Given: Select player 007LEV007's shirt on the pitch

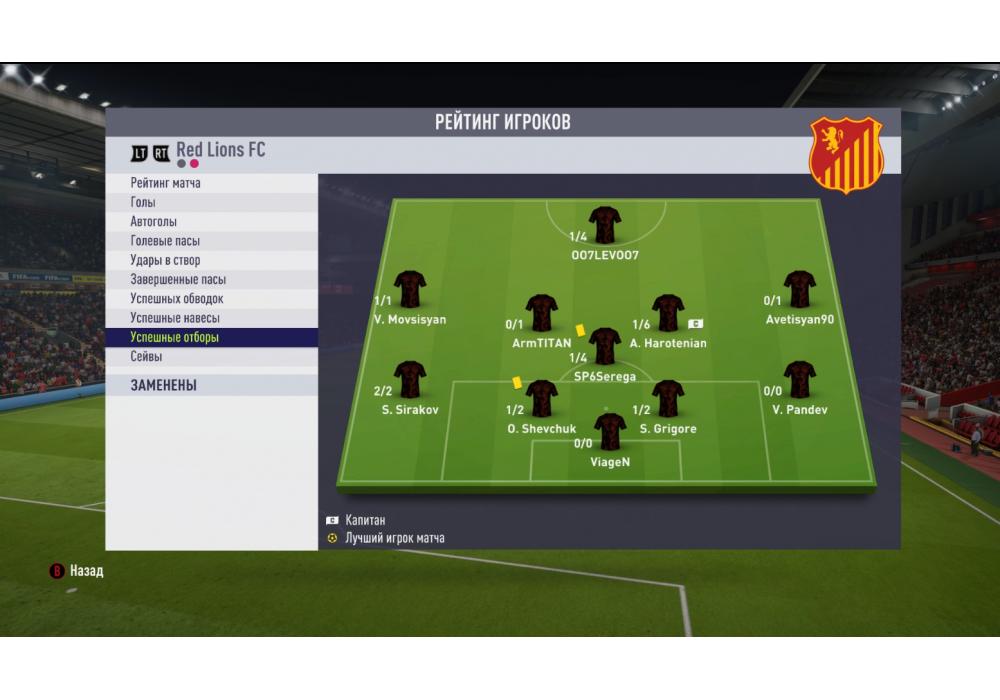Looking at the screenshot, I should point(605,225).
